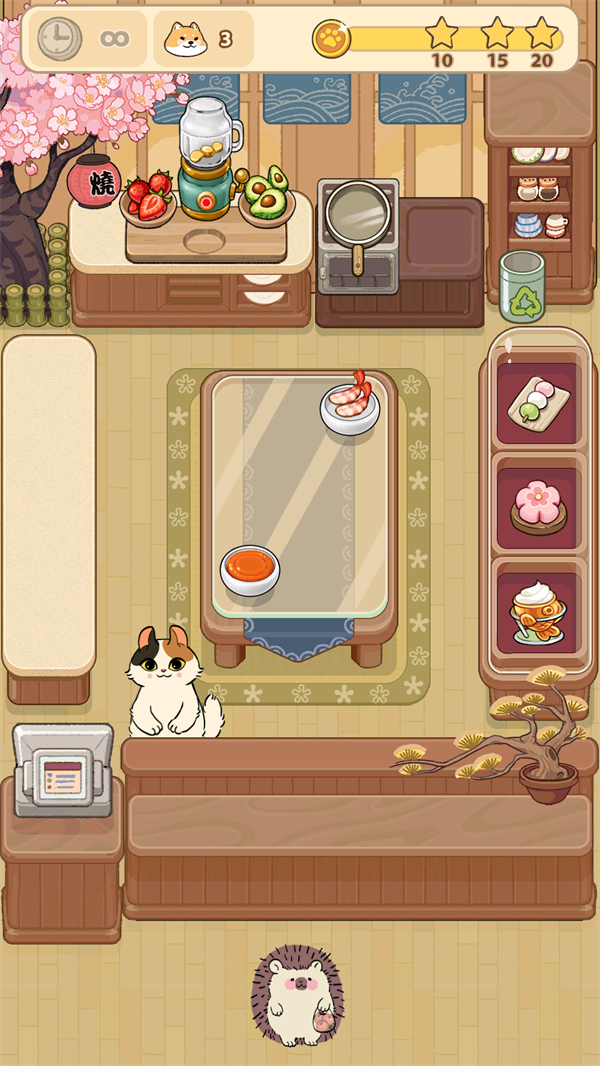Choose the dango skewer dessert tray
The height and width of the screenshot is (1066, 600).
[x=537, y=403]
